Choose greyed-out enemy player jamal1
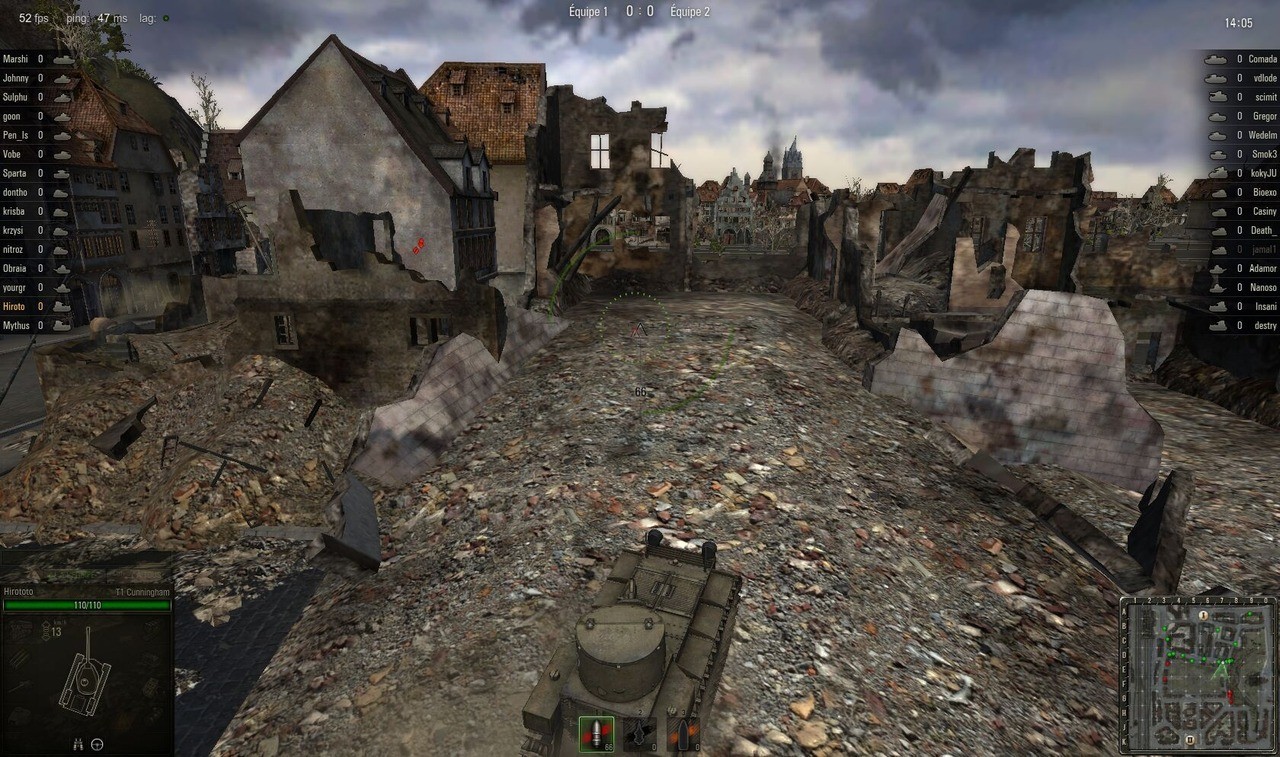Screen dimensions: 1280x757 click(1264, 249)
